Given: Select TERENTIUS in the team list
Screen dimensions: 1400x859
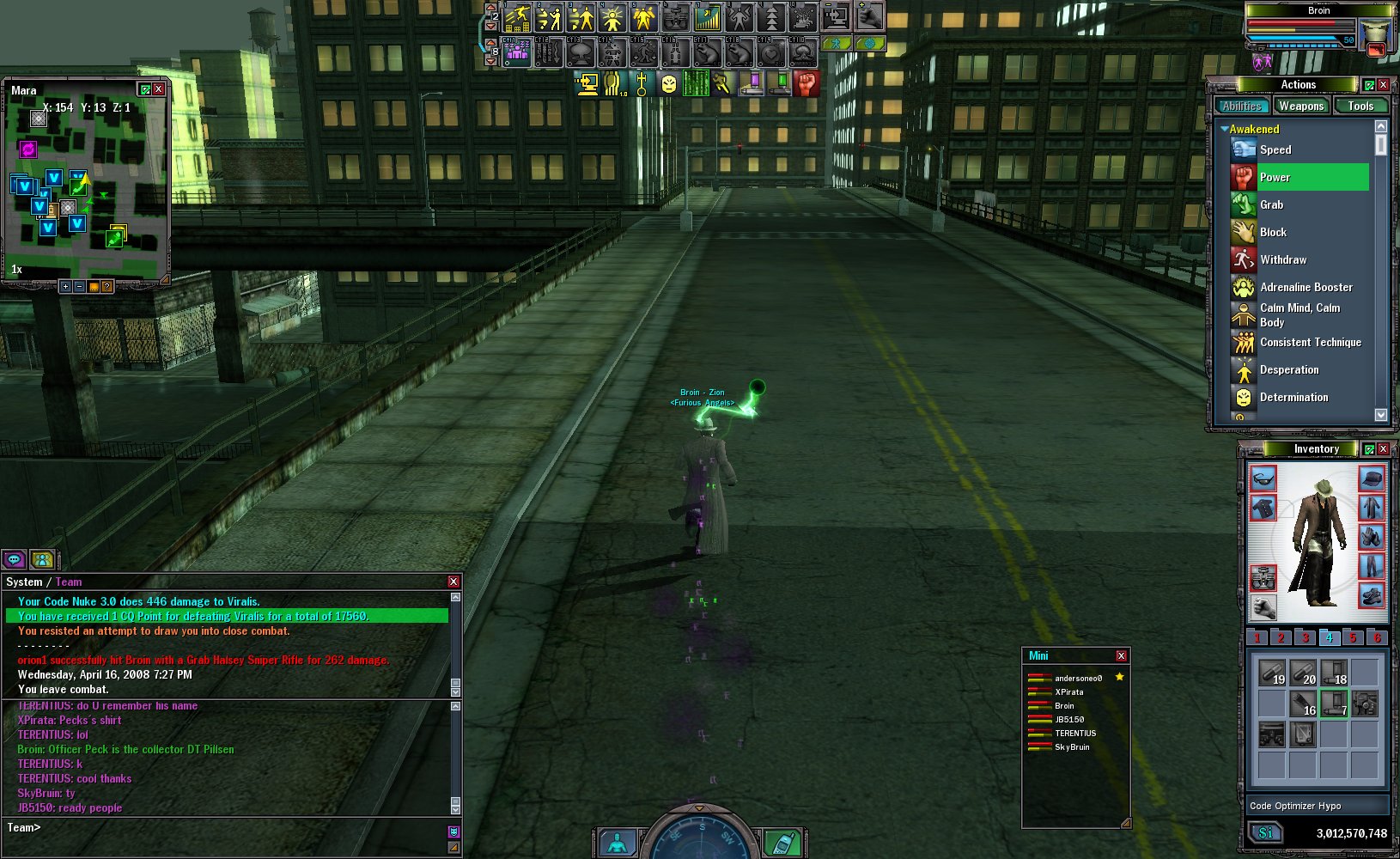Looking at the screenshot, I should coord(1074,734).
